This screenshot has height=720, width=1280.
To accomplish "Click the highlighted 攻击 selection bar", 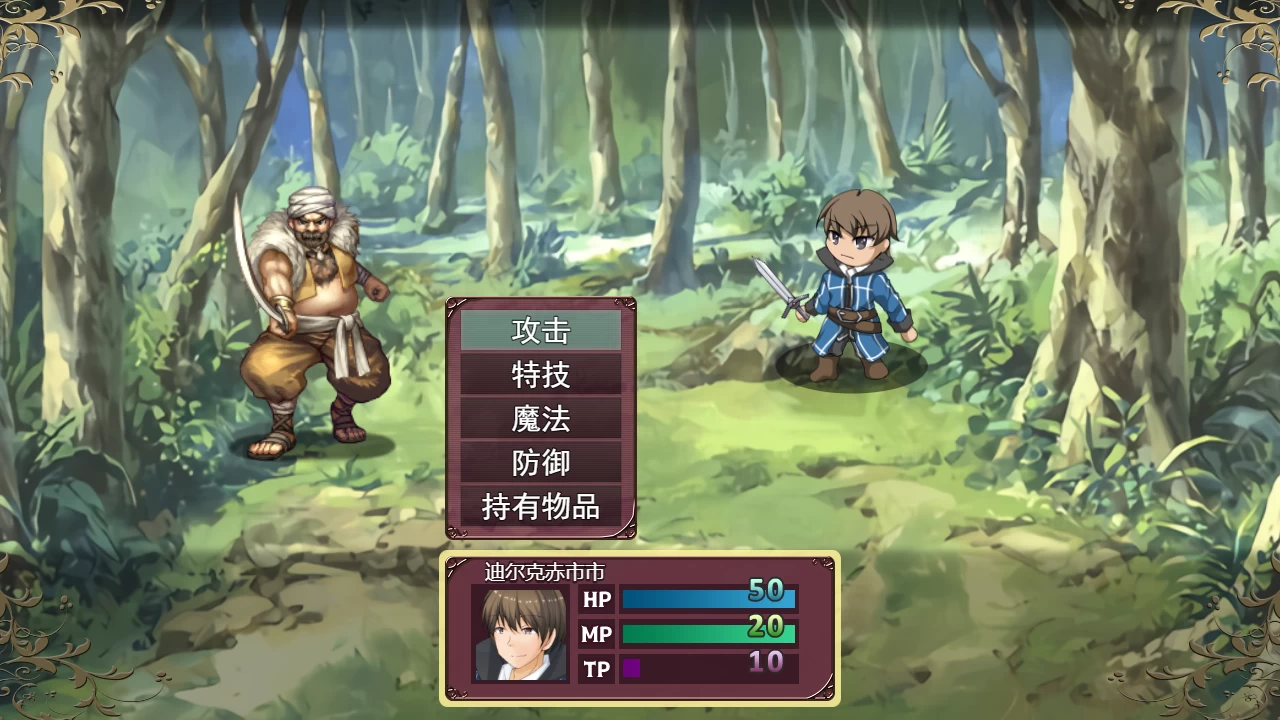I will point(542,331).
